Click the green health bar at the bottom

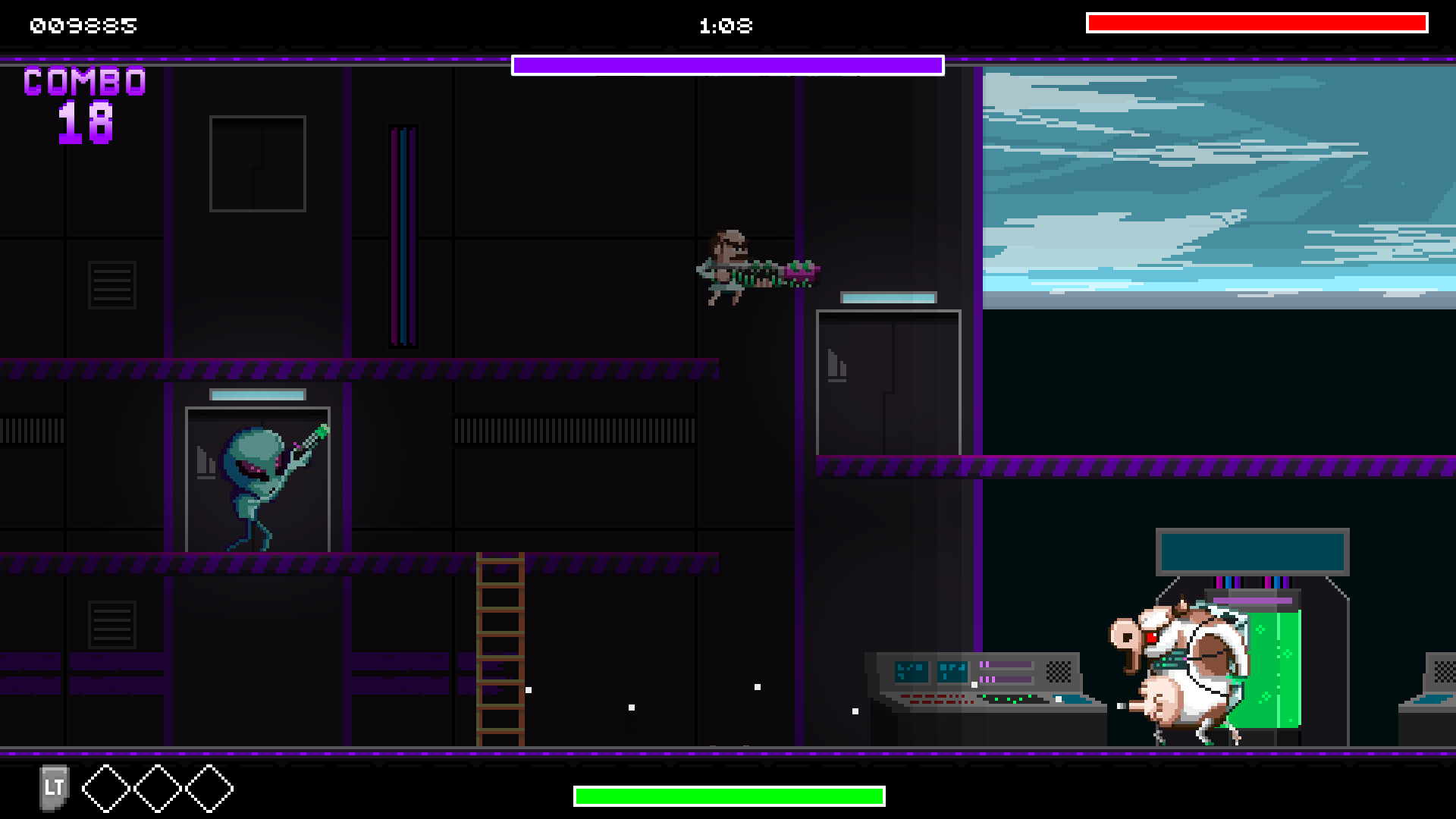728,795
